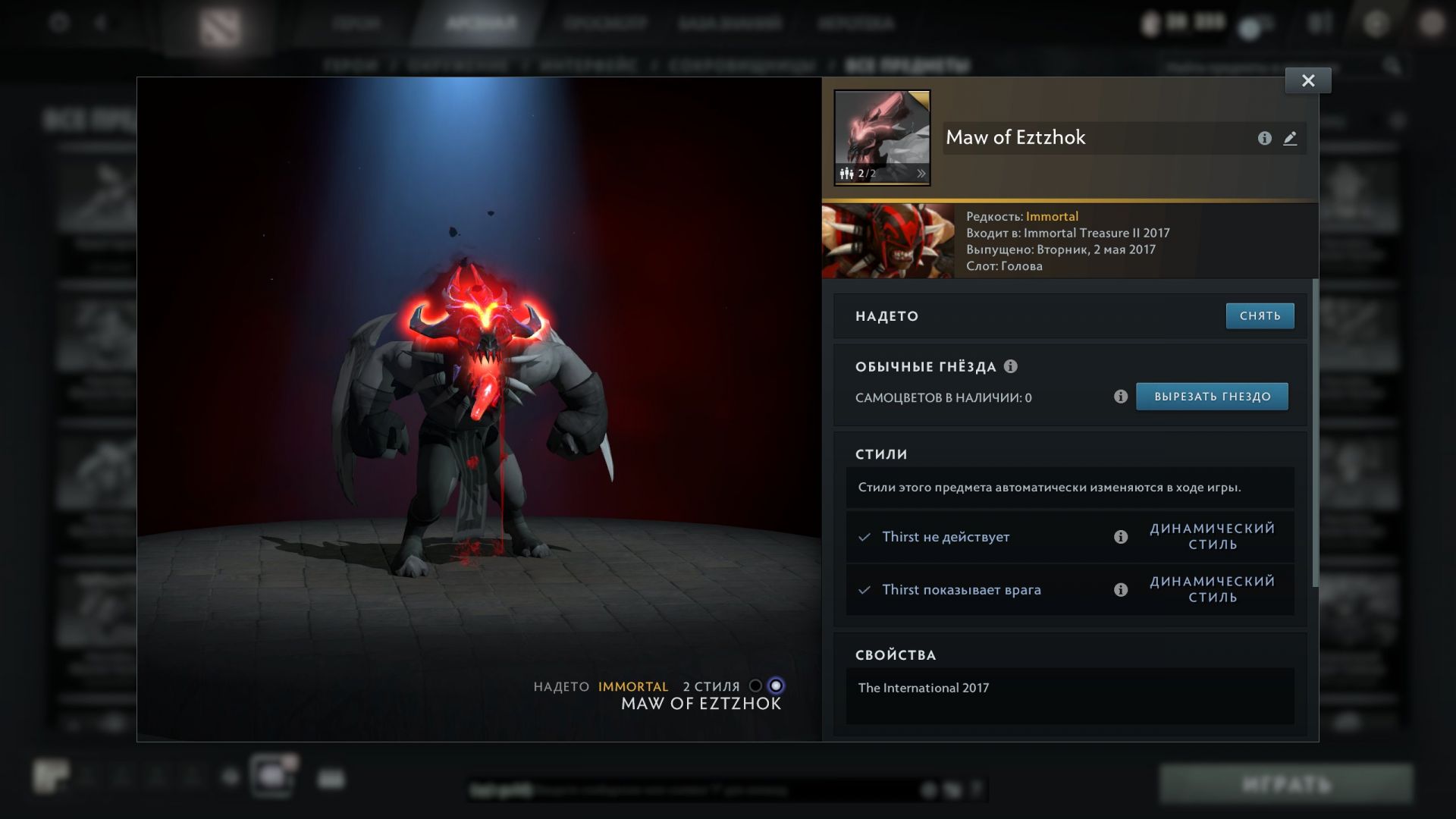Show info for Thirst не действует style
The width and height of the screenshot is (1456, 819).
click(x=1121, y=537)
